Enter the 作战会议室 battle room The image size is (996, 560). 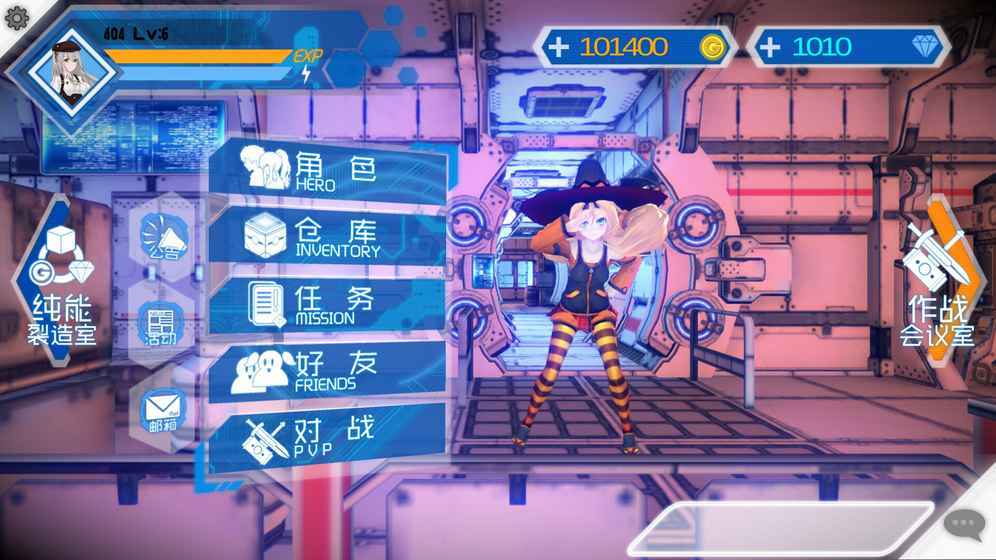[x=936, y=283]
